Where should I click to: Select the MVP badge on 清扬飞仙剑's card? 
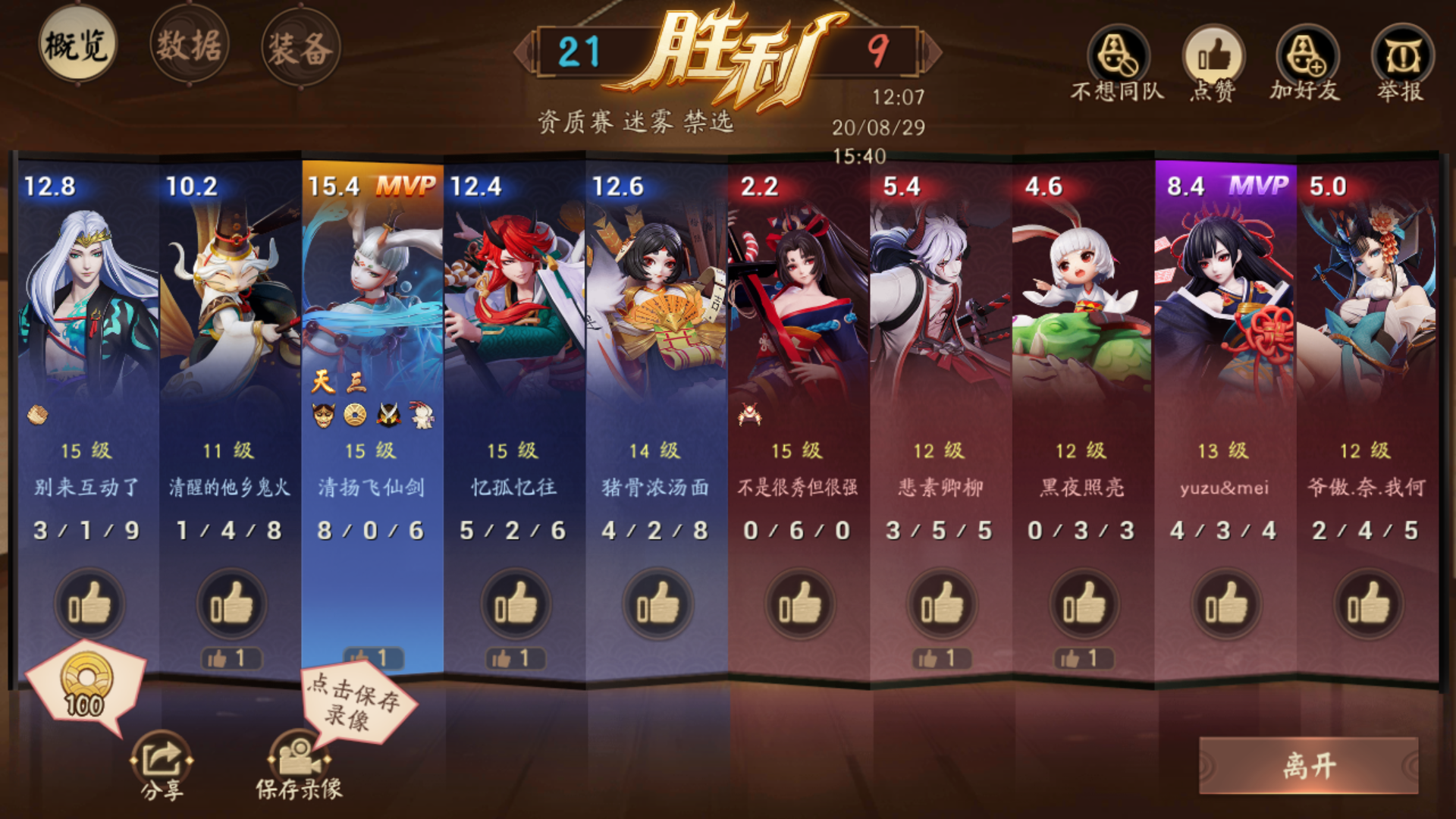406,184
